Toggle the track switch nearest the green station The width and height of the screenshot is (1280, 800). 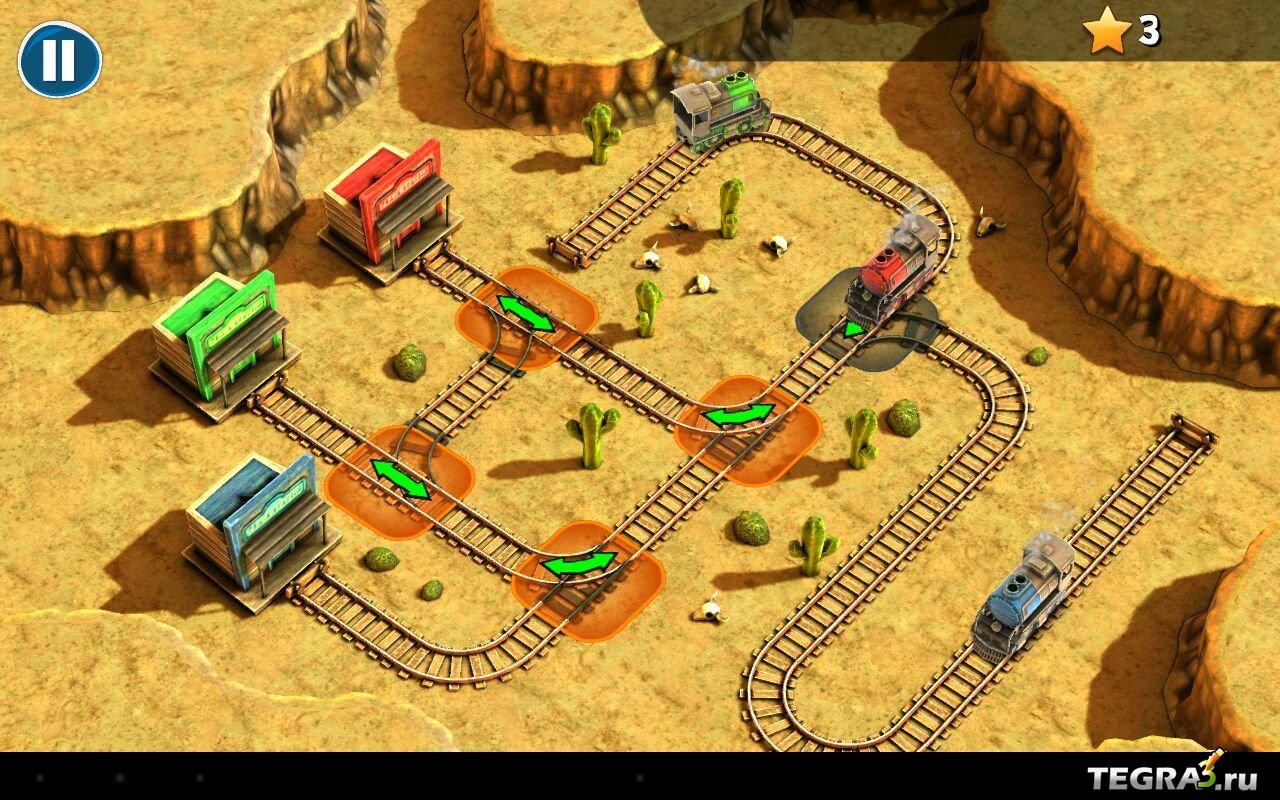(x=400, y=480)
